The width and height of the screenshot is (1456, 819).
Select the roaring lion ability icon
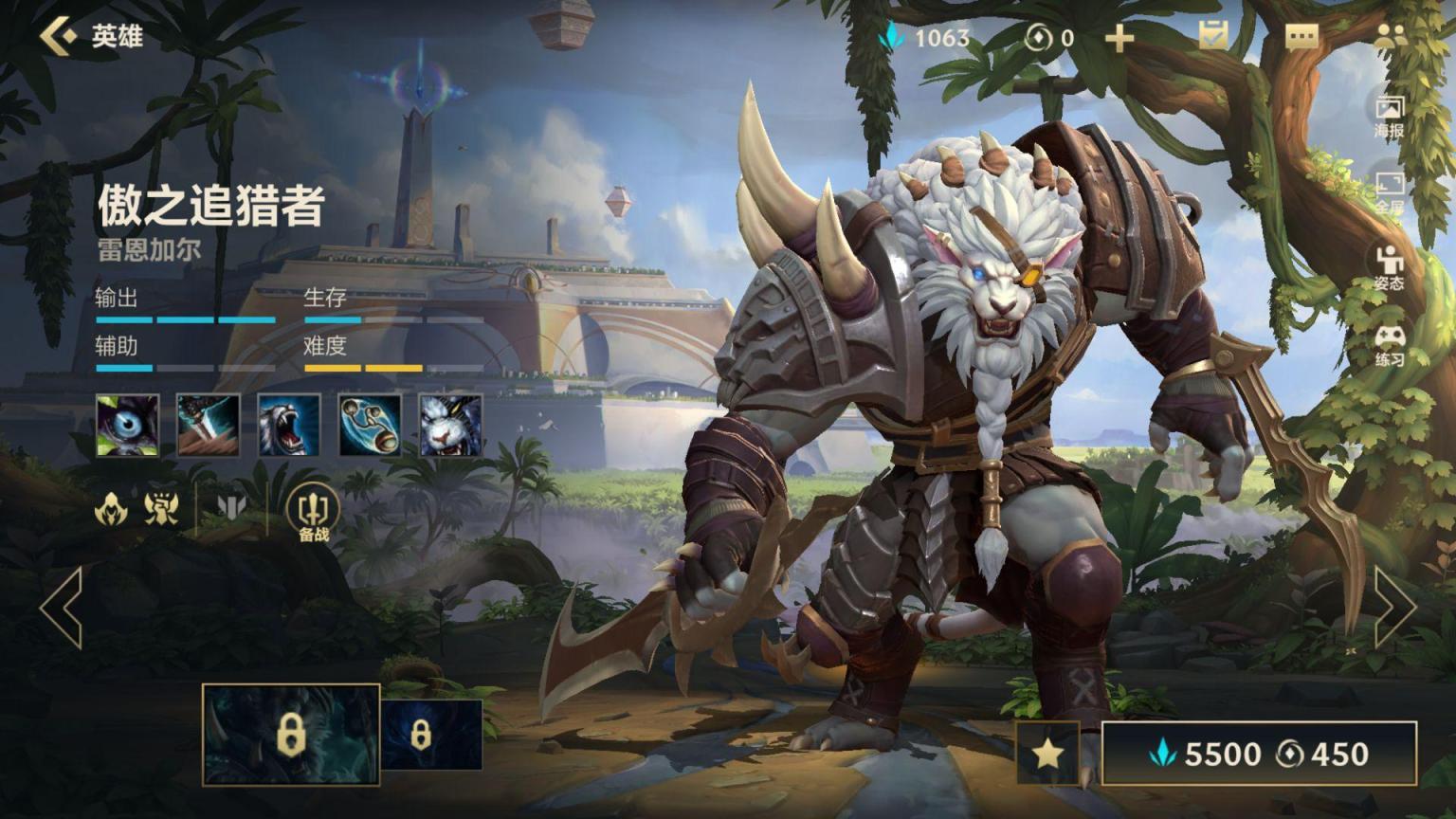pos(289,426)
